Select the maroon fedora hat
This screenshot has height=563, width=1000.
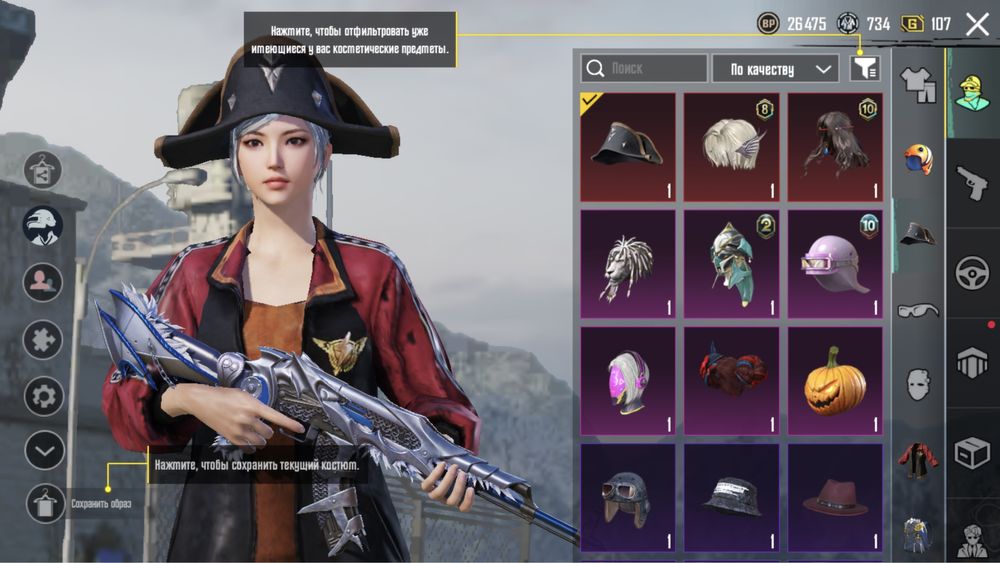[x=835, y=497]
